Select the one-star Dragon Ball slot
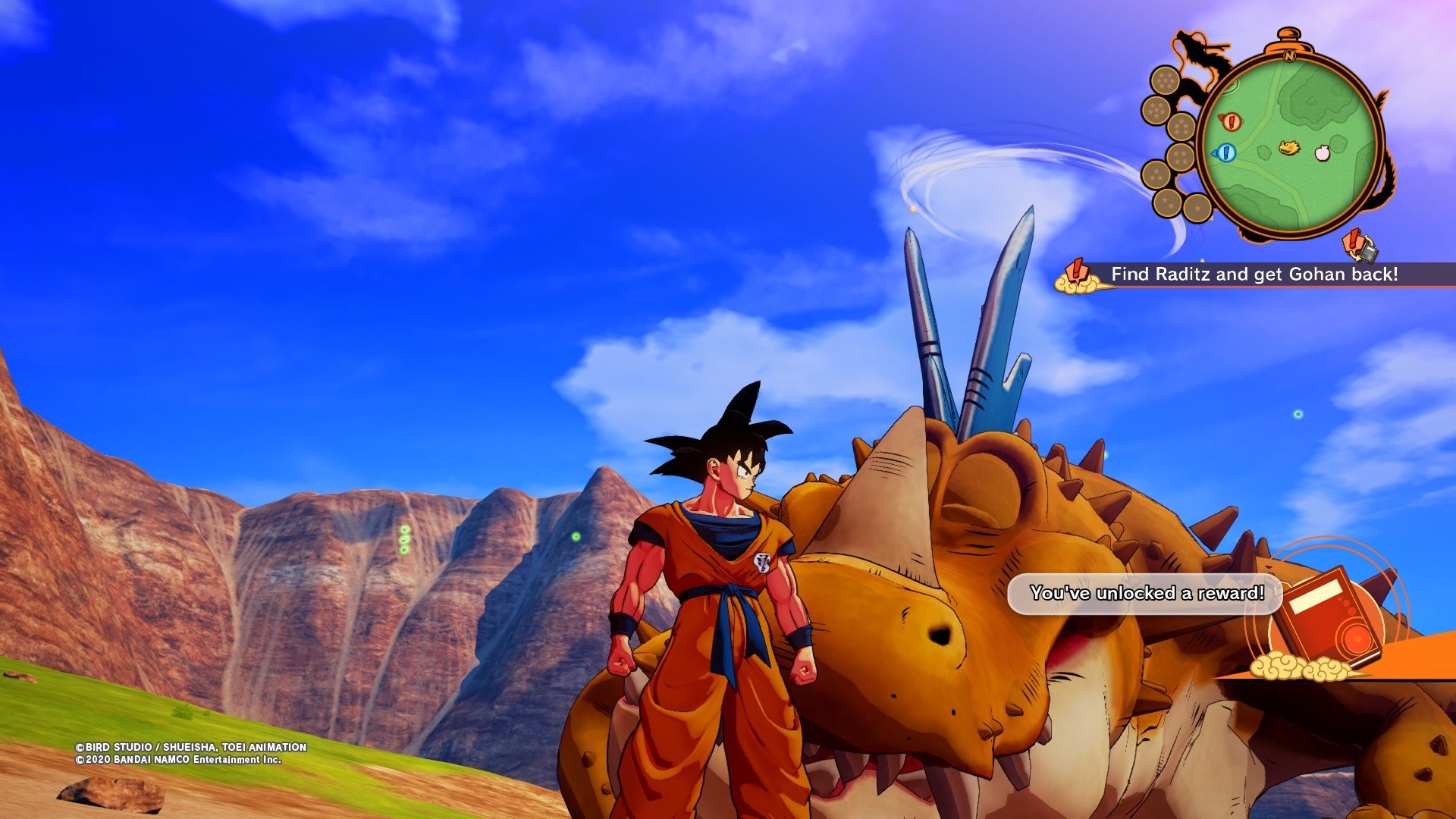This screenshot has width=1456, height=819. tap(1197, 206)
